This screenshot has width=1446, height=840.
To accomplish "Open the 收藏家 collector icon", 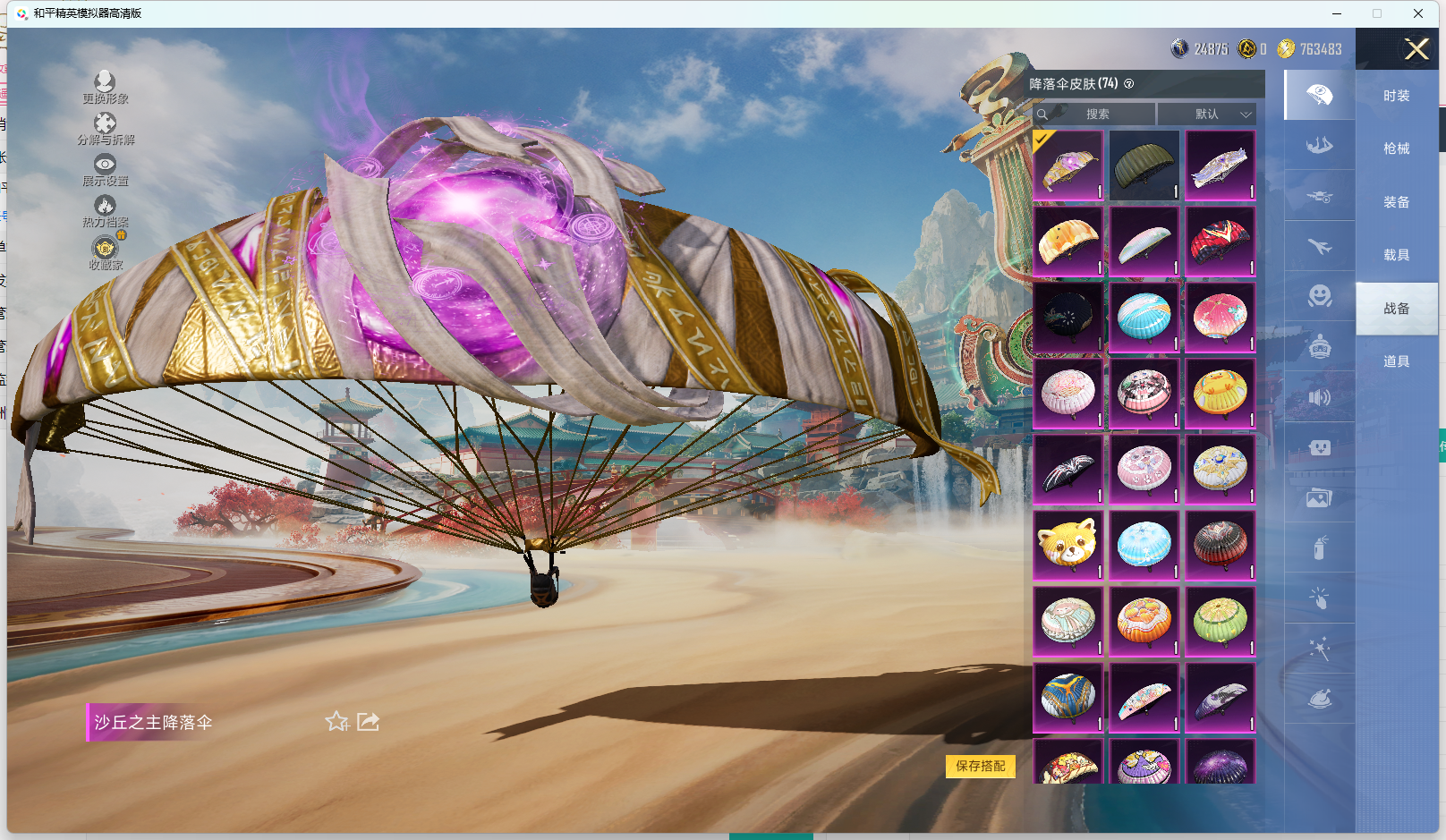I will pyautogui.click(x=105, y=252).
